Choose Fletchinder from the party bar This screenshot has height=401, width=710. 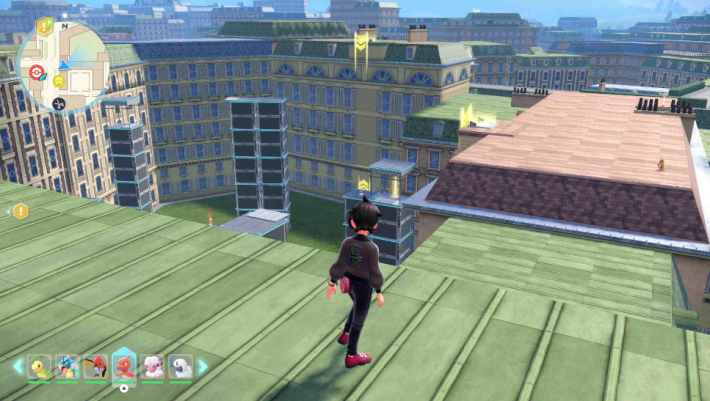[x=96, y=367]
